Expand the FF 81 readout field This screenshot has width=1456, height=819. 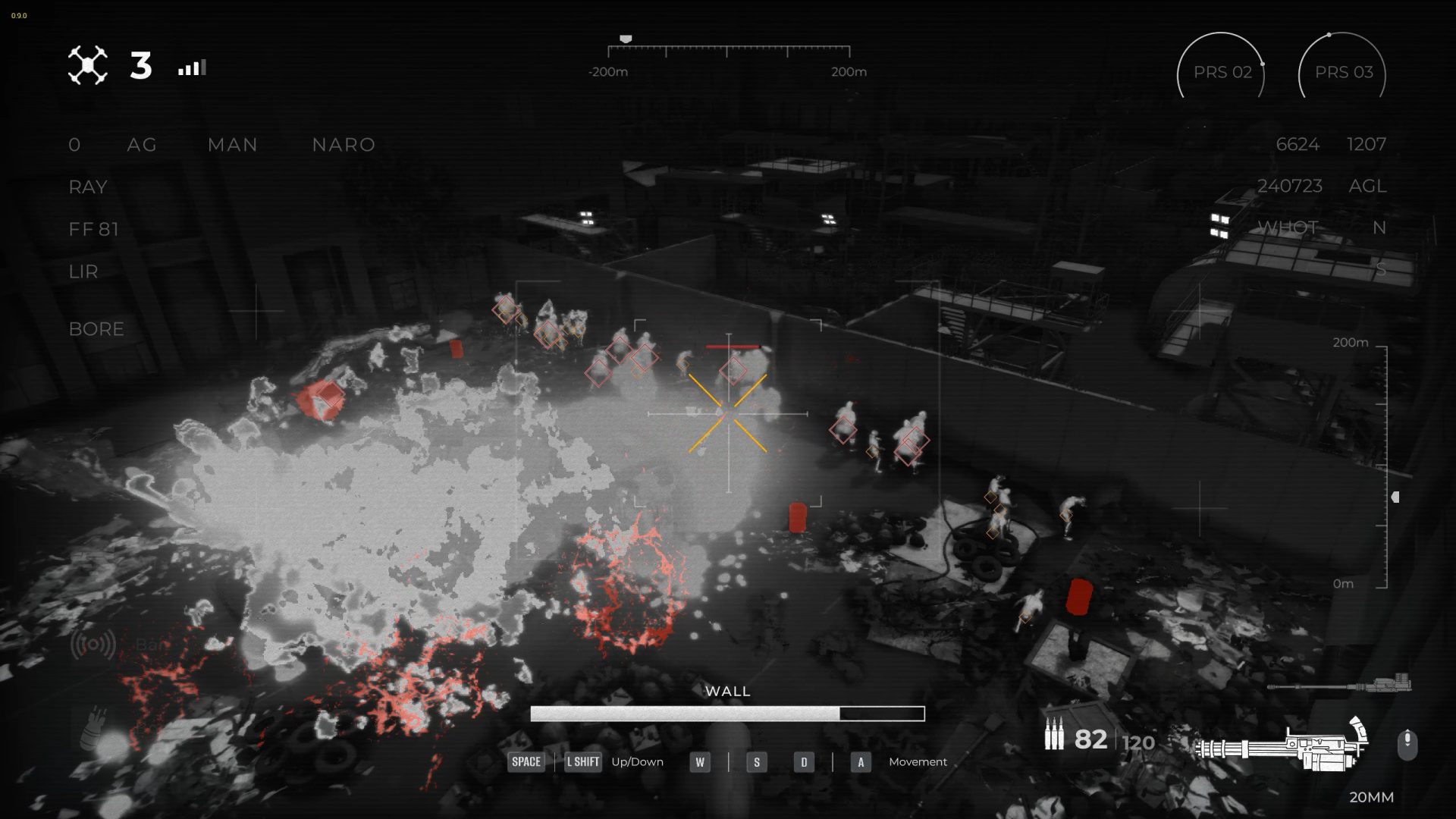pyautogui.click(x=93, y=229)
